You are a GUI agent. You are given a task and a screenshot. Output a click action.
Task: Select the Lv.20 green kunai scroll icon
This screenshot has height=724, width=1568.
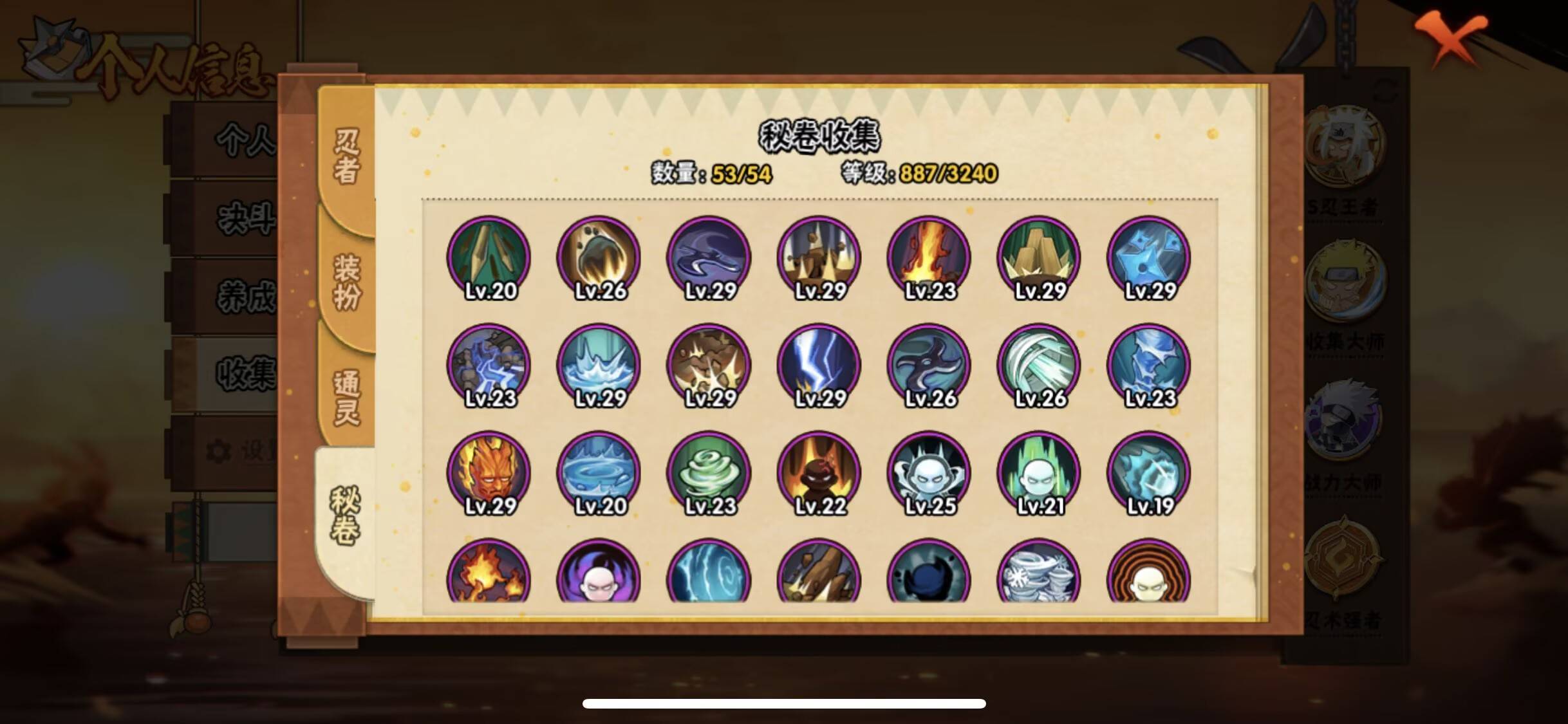[x=489, y=257]
